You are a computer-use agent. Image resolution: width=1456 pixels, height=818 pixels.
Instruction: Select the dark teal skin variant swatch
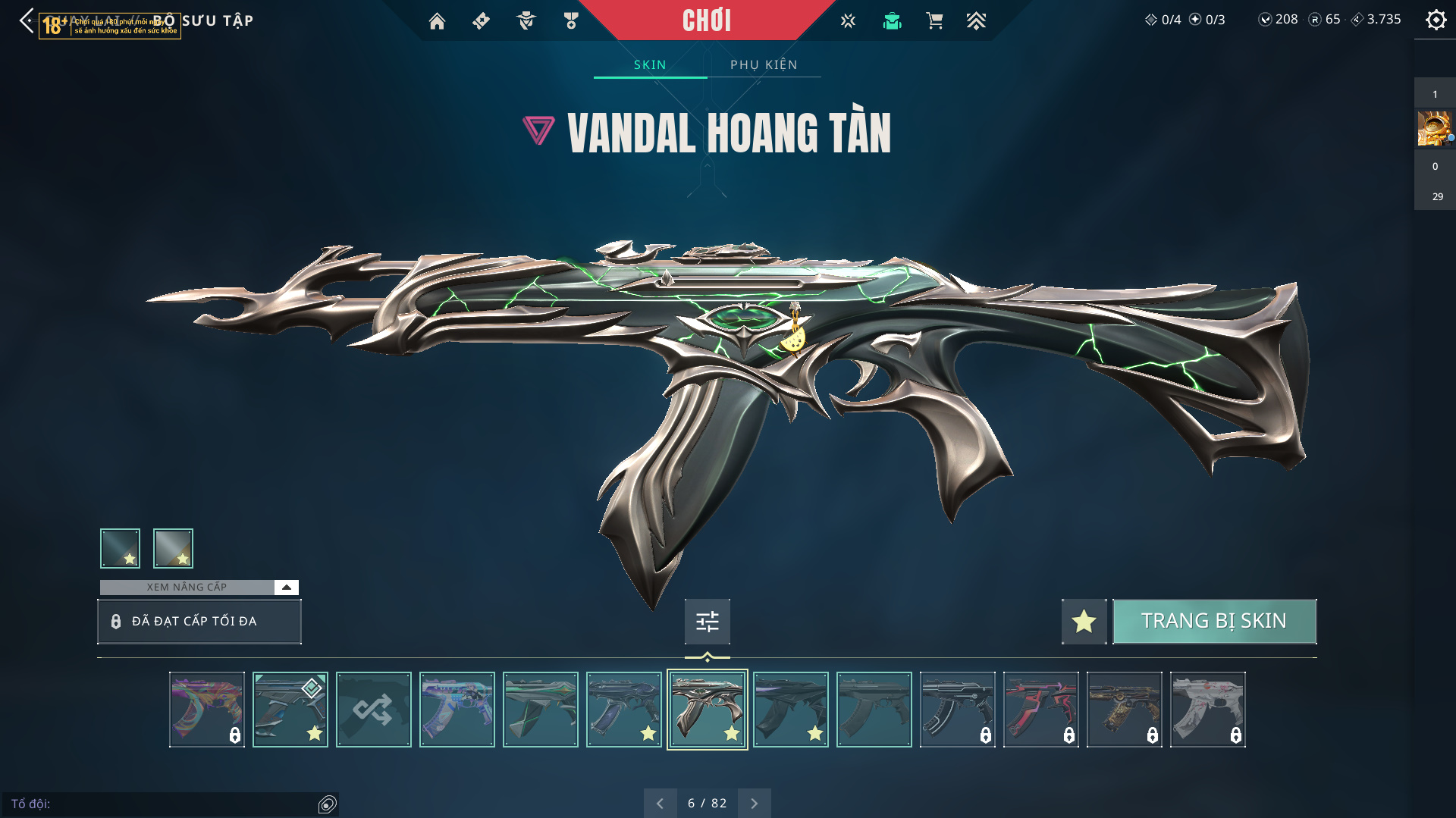[x=120, y=548]
